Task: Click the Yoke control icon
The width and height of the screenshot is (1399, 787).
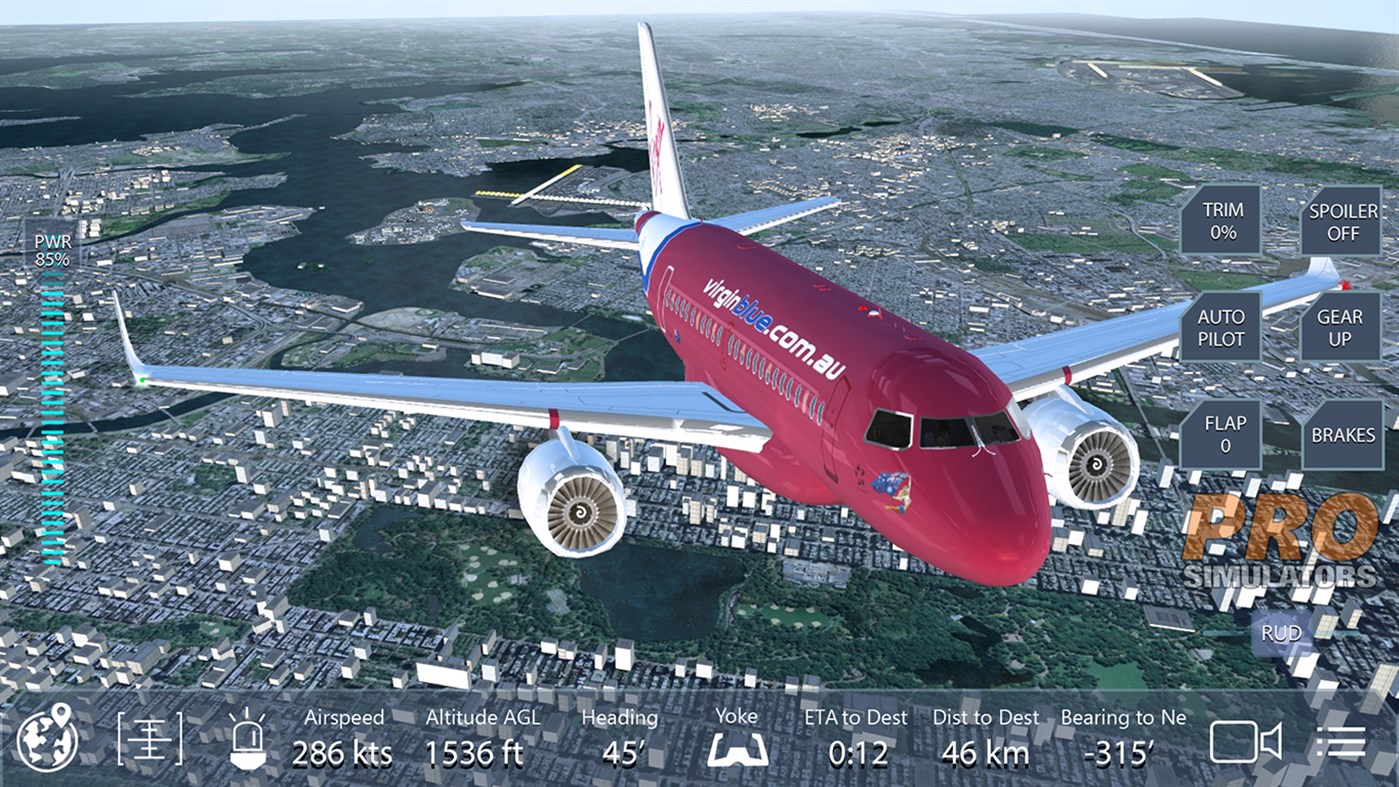Action: click(x=736, y=748)
